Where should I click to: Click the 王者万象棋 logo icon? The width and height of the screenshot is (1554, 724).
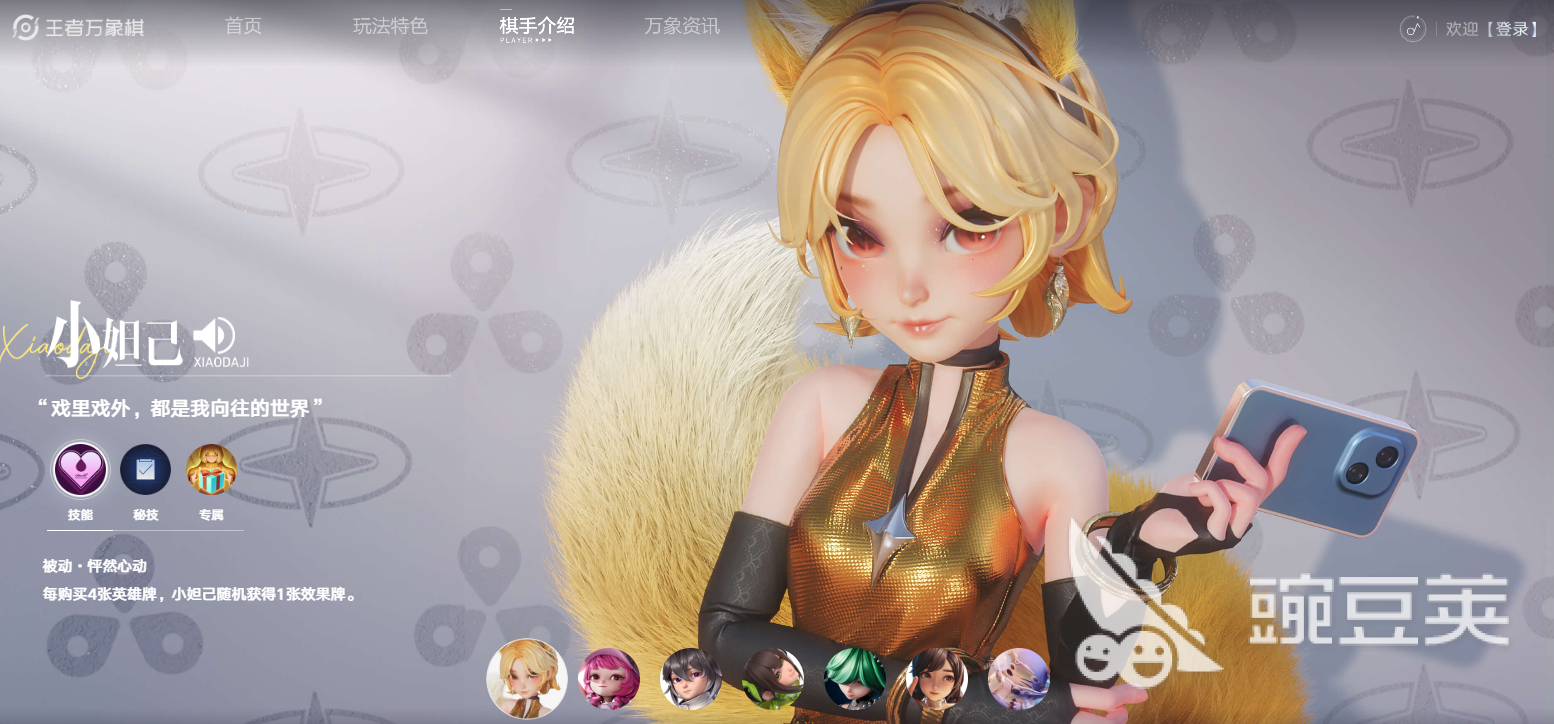(x=24, y=26)
